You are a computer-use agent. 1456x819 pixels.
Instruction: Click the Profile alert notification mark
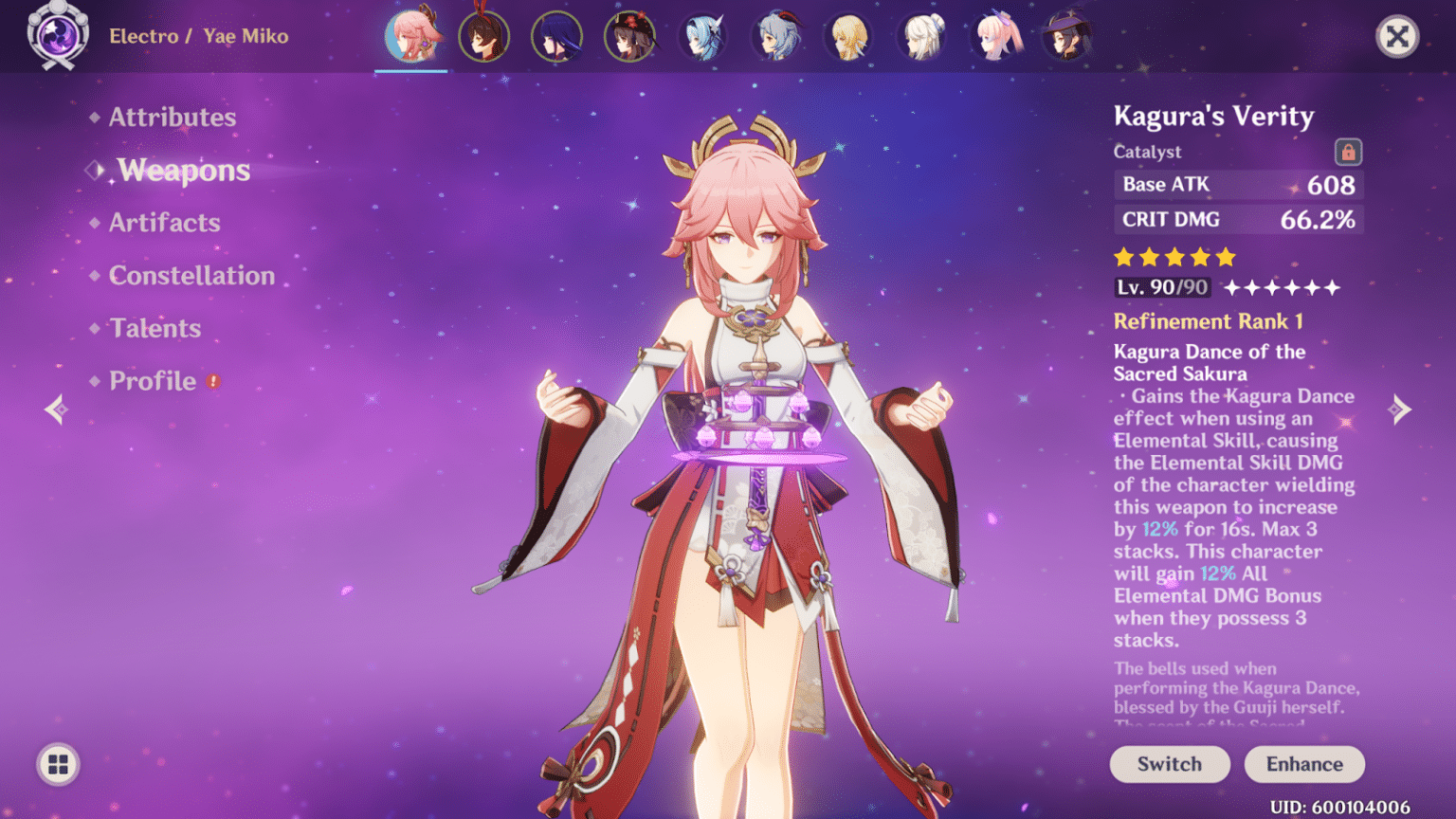[213, 381]
